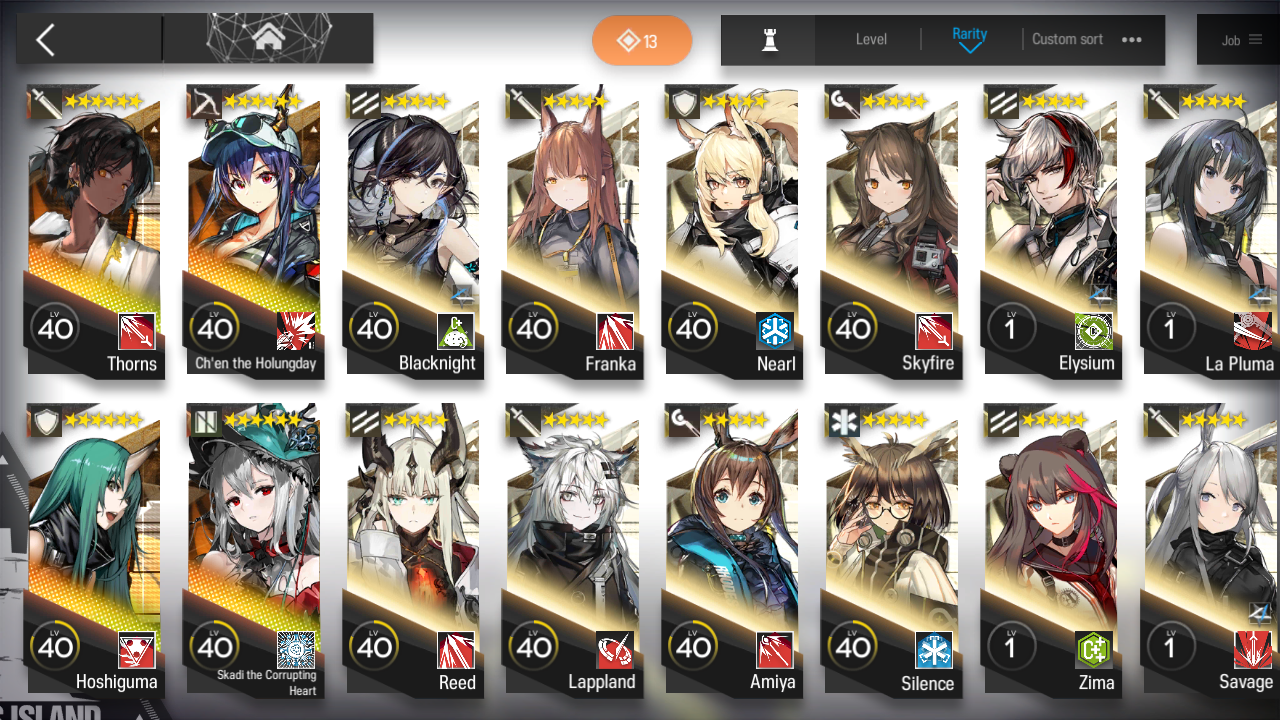Screen dimensions: 1280x720
Task: Choose the Silence operator card
Action: pos(891,550)
